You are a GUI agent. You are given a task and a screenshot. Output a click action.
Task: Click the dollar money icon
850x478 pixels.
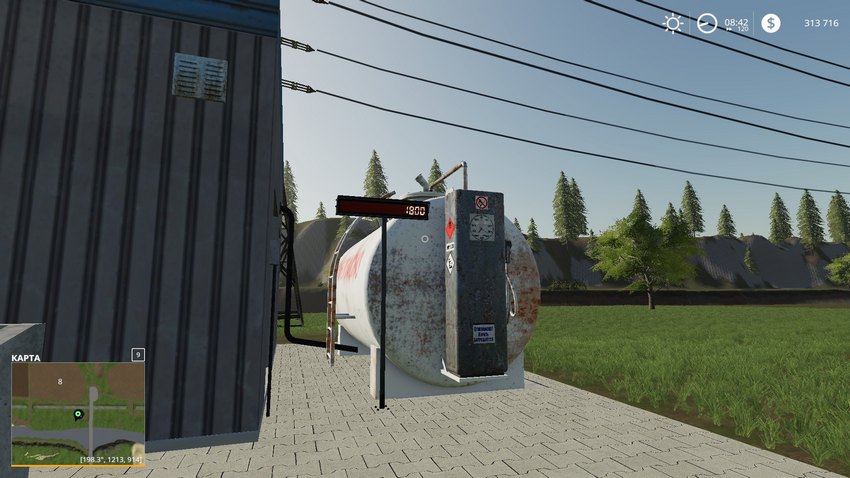coord(770,23)
